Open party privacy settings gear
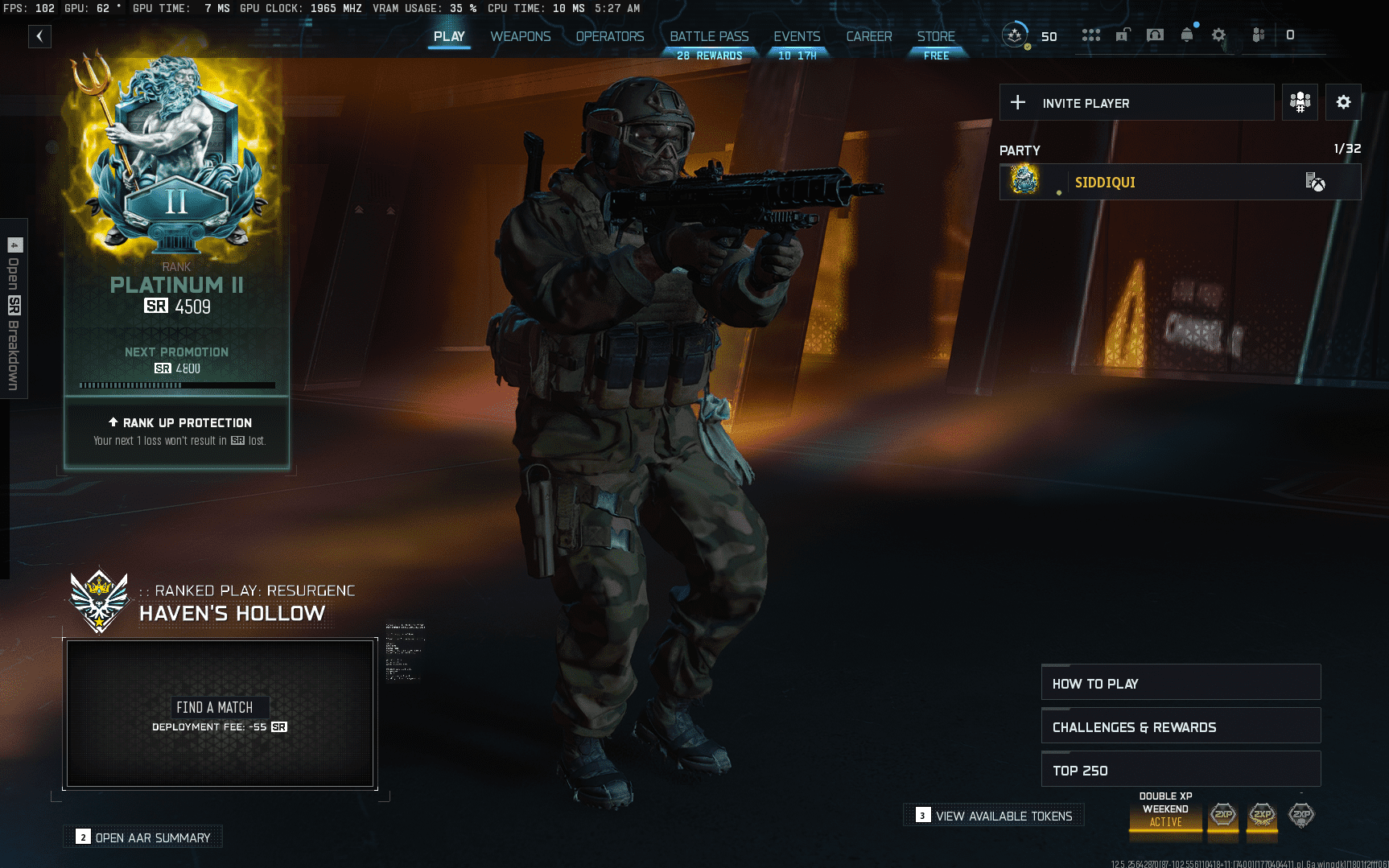The image size is (1389, 868). [1343, 102]
